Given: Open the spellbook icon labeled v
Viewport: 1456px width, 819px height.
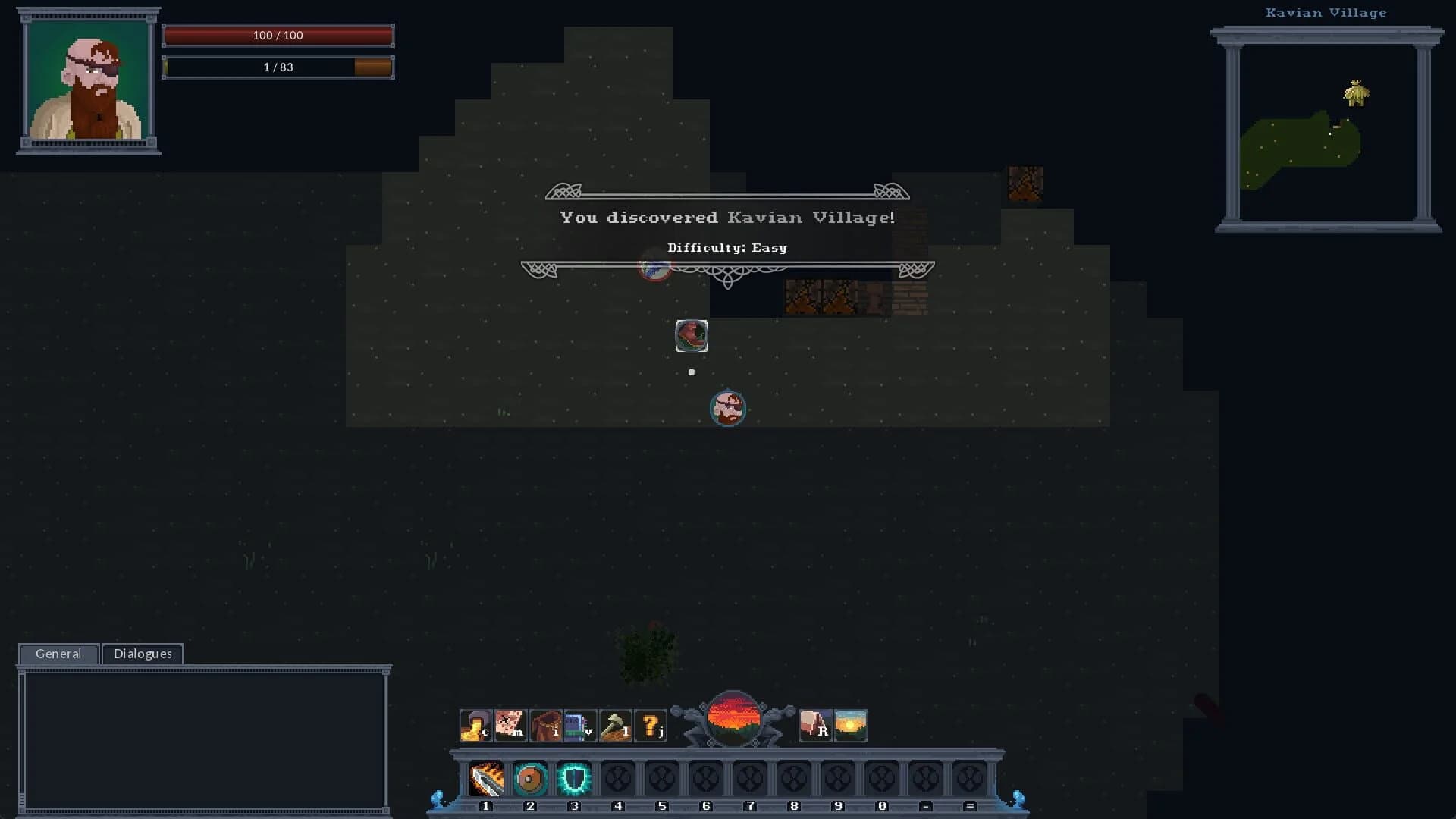Looking at the screenshot, I should pos(580,724).
